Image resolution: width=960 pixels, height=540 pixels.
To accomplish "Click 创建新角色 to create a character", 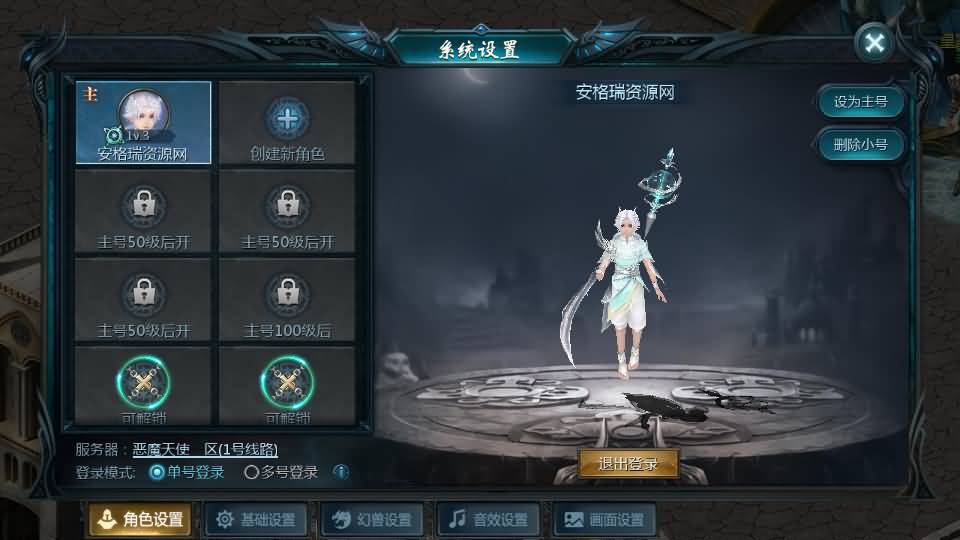I will 287,123.
